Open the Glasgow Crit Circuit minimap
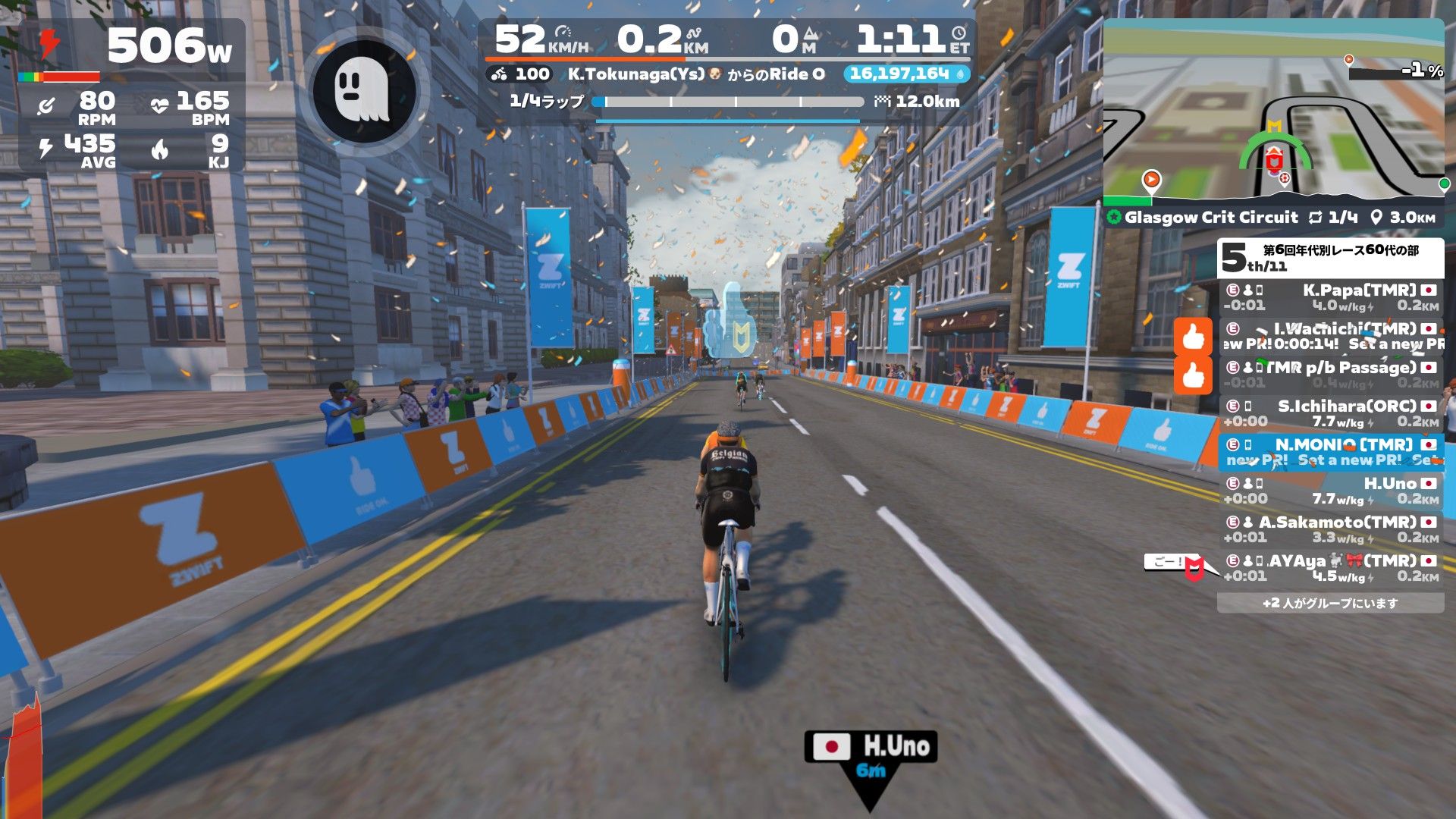 point(1272,114)
